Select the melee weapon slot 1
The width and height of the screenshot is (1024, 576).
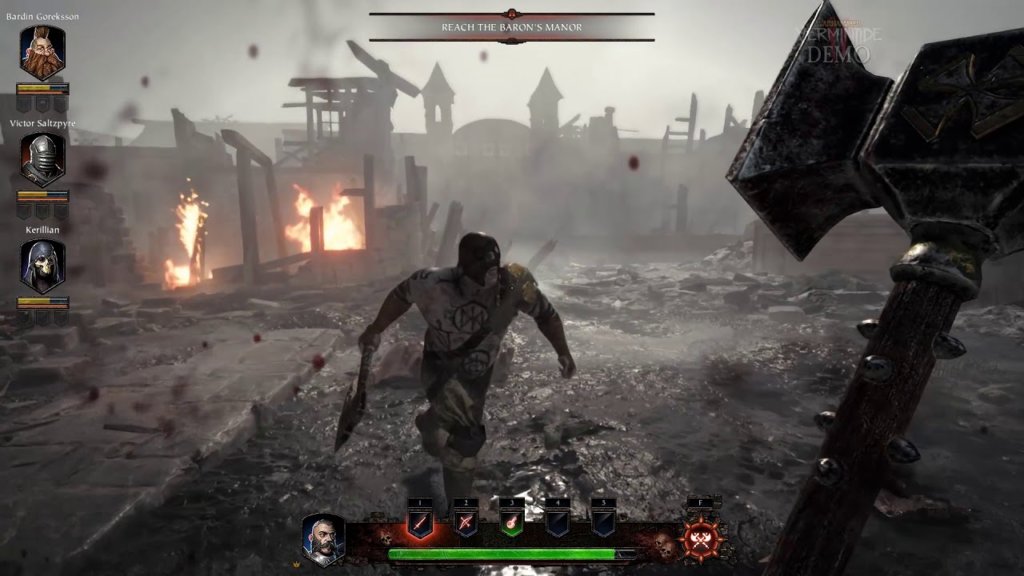(421, 521)
